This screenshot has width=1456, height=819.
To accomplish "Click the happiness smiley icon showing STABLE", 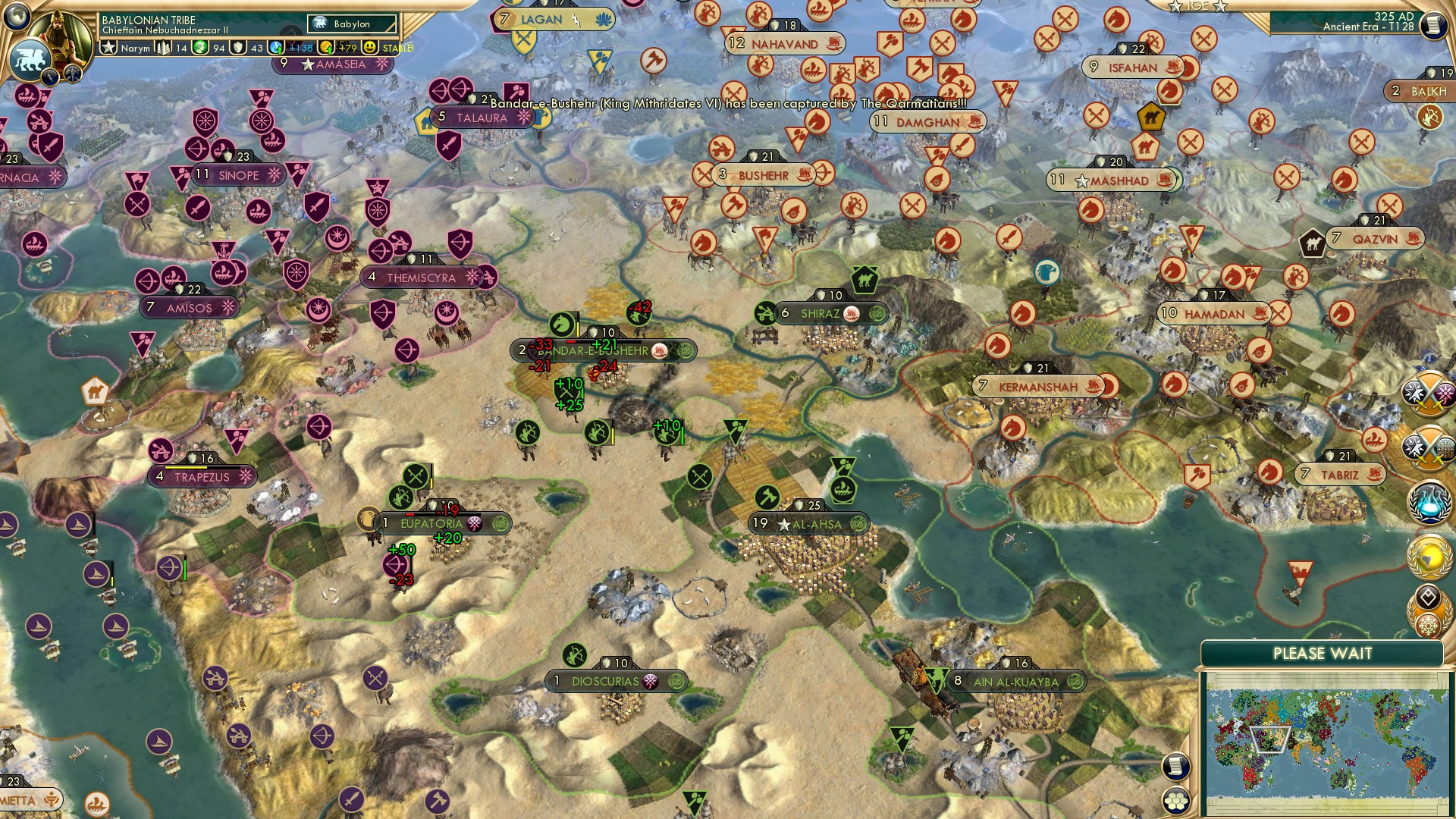I will tap(371, 48).
